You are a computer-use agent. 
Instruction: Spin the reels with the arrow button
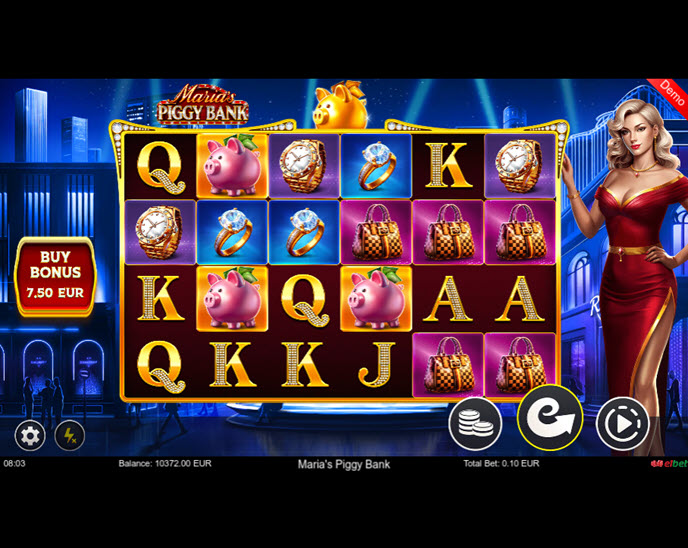pos(549,418)
